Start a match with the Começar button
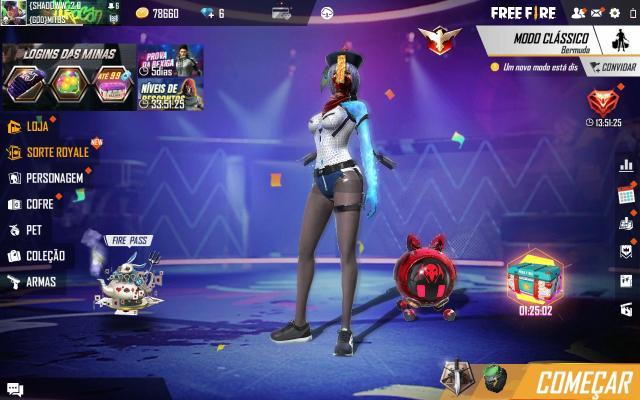The image size is (640, 400). 583,381
